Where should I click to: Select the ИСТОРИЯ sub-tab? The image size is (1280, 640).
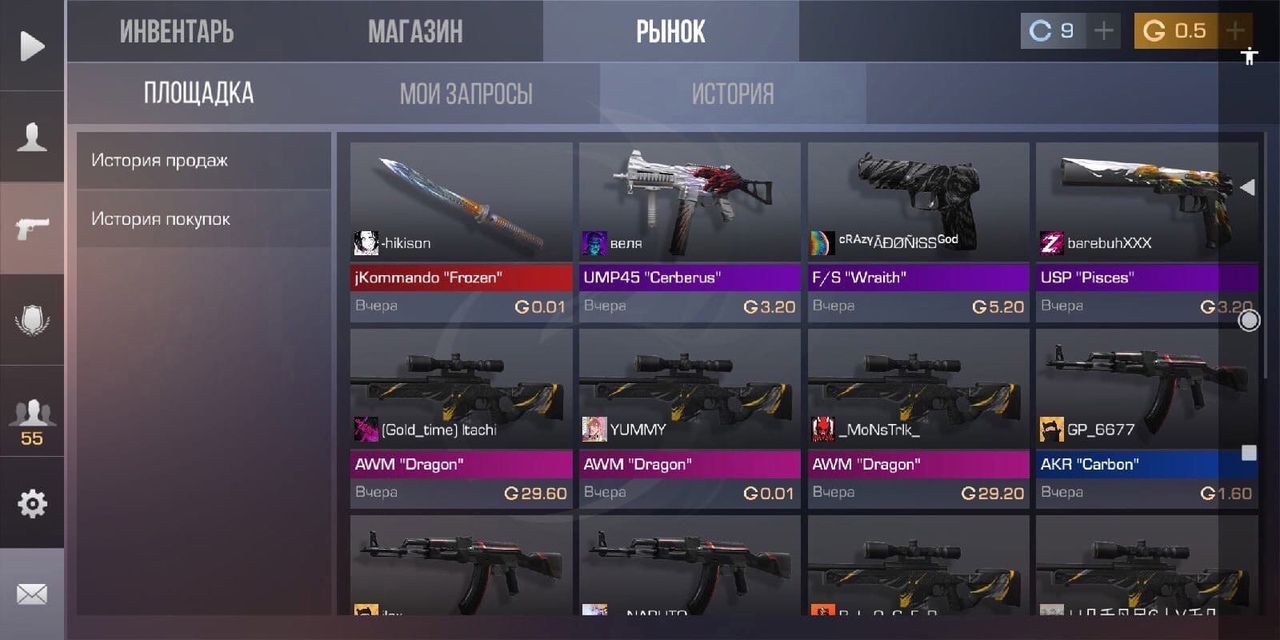coord(733,94)
